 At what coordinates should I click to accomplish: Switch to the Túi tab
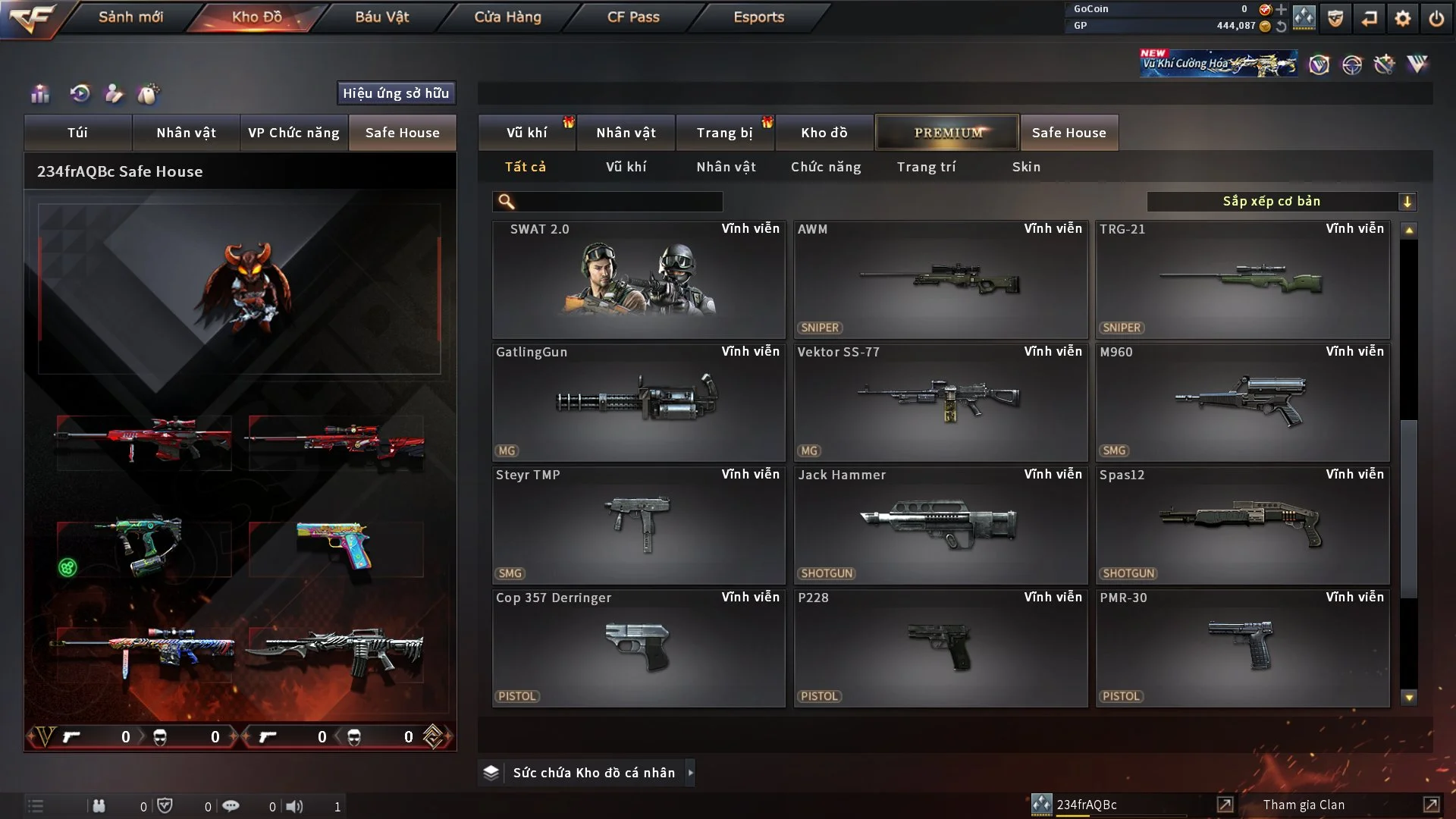coord(77,133)
